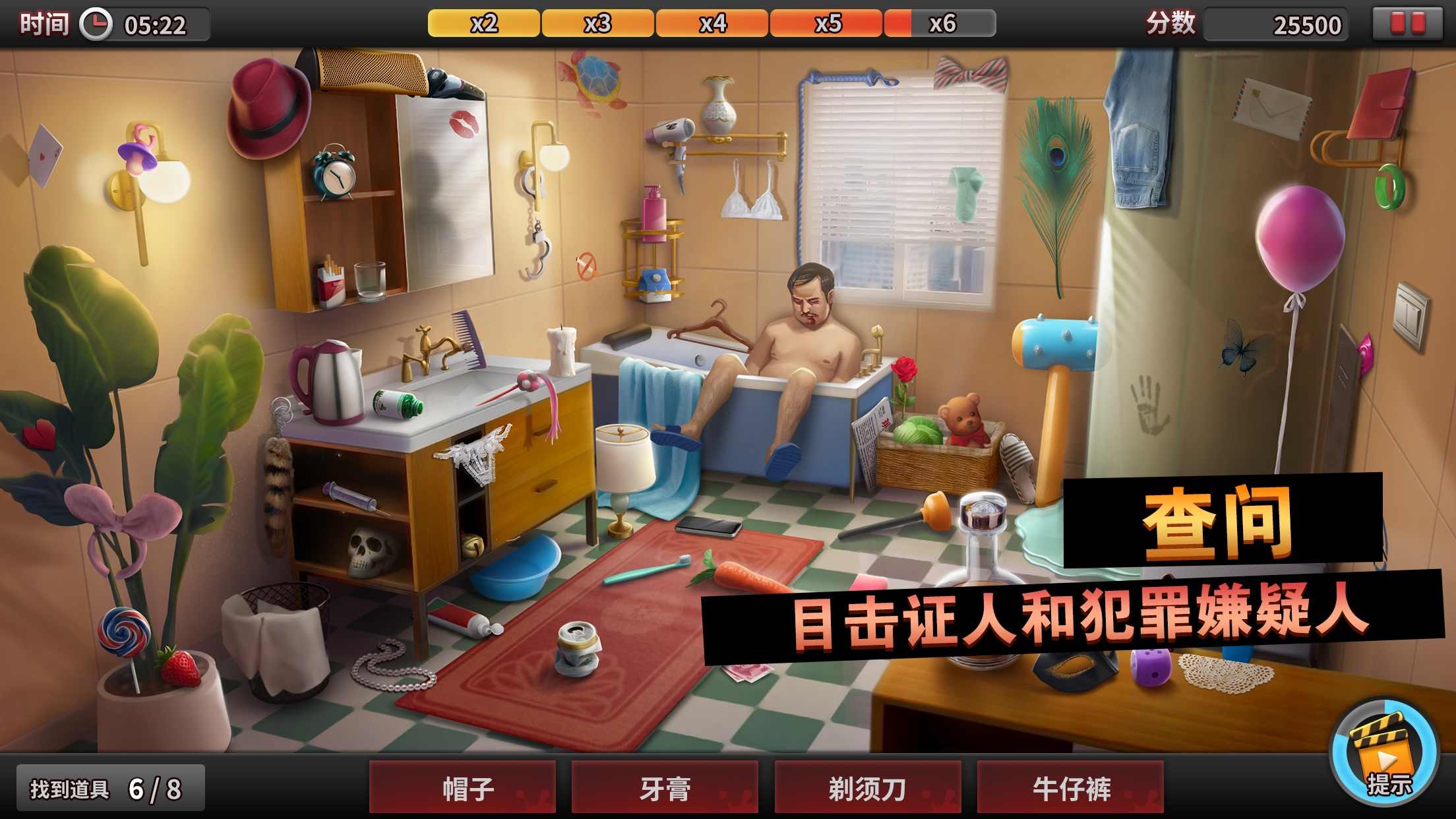Click the x6 multiplier segment
1456x819 pixels.
941,24
